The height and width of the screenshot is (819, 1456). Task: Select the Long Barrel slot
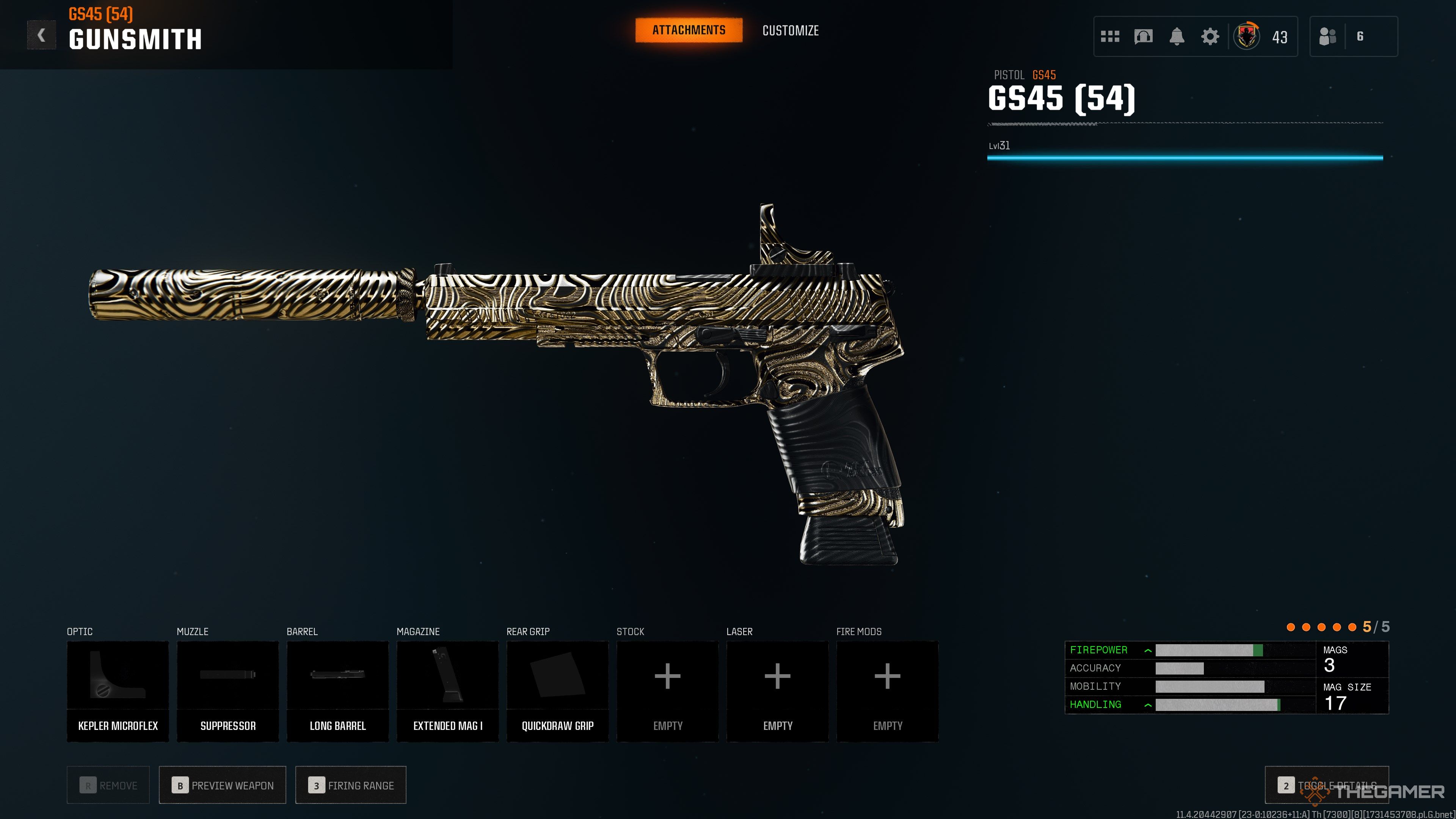[337, 691]
